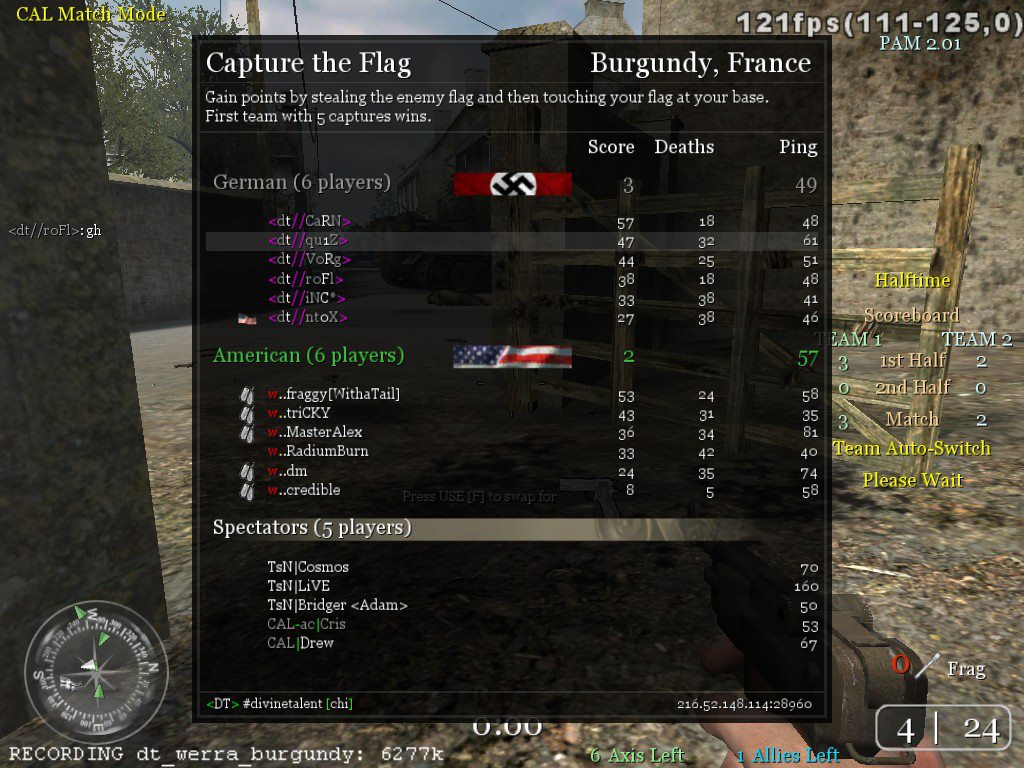
Task: Select the Frag grenade icon
Action: coord(930,665)
